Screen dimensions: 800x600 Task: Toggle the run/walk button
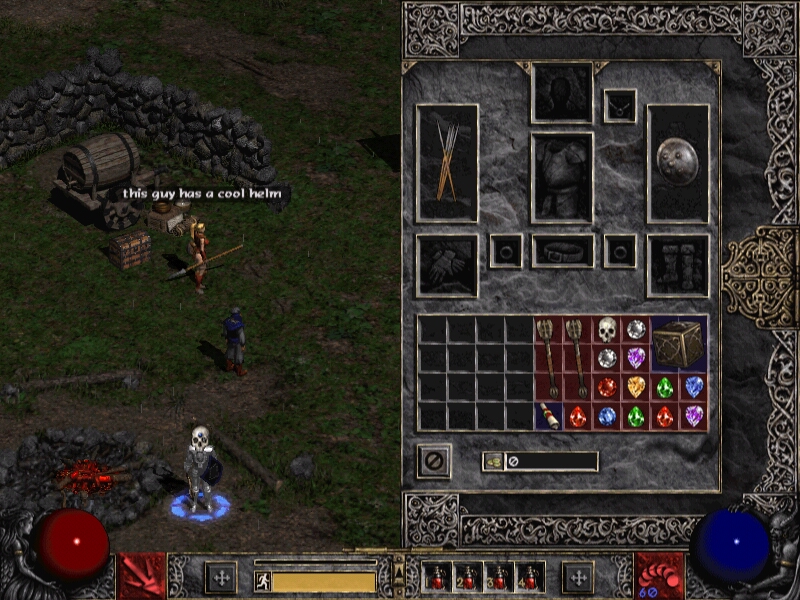pos(262,581)
